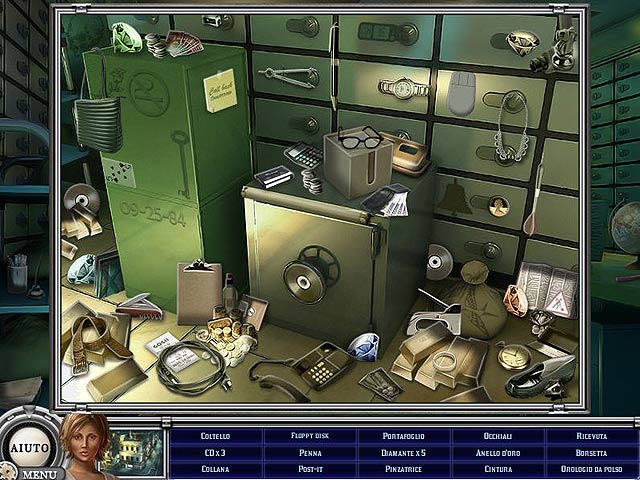Choose the Floppy disk list entry
The image size is (640, 480).
[x=310, y=436]
